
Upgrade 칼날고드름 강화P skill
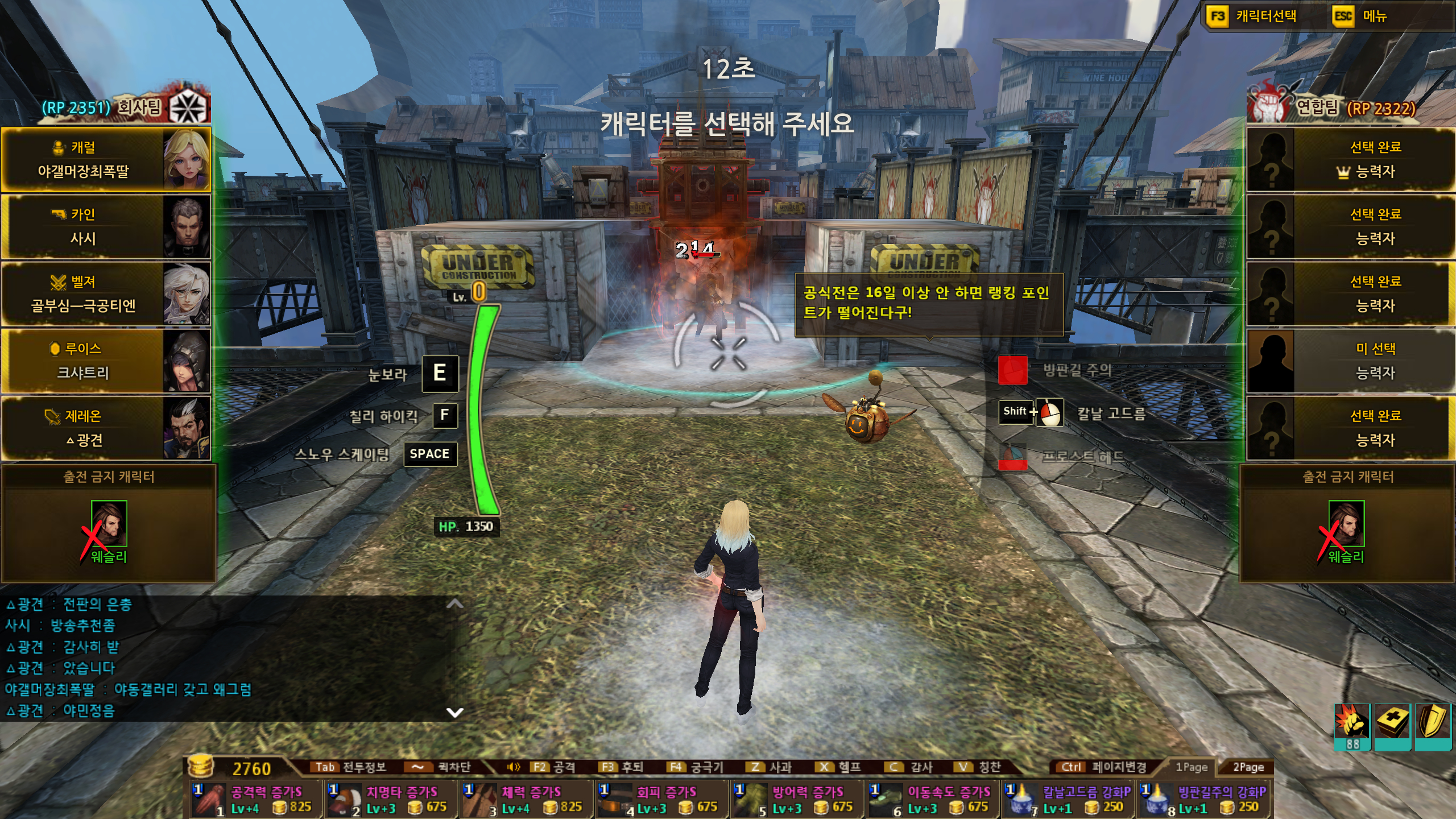(1068, 799)
